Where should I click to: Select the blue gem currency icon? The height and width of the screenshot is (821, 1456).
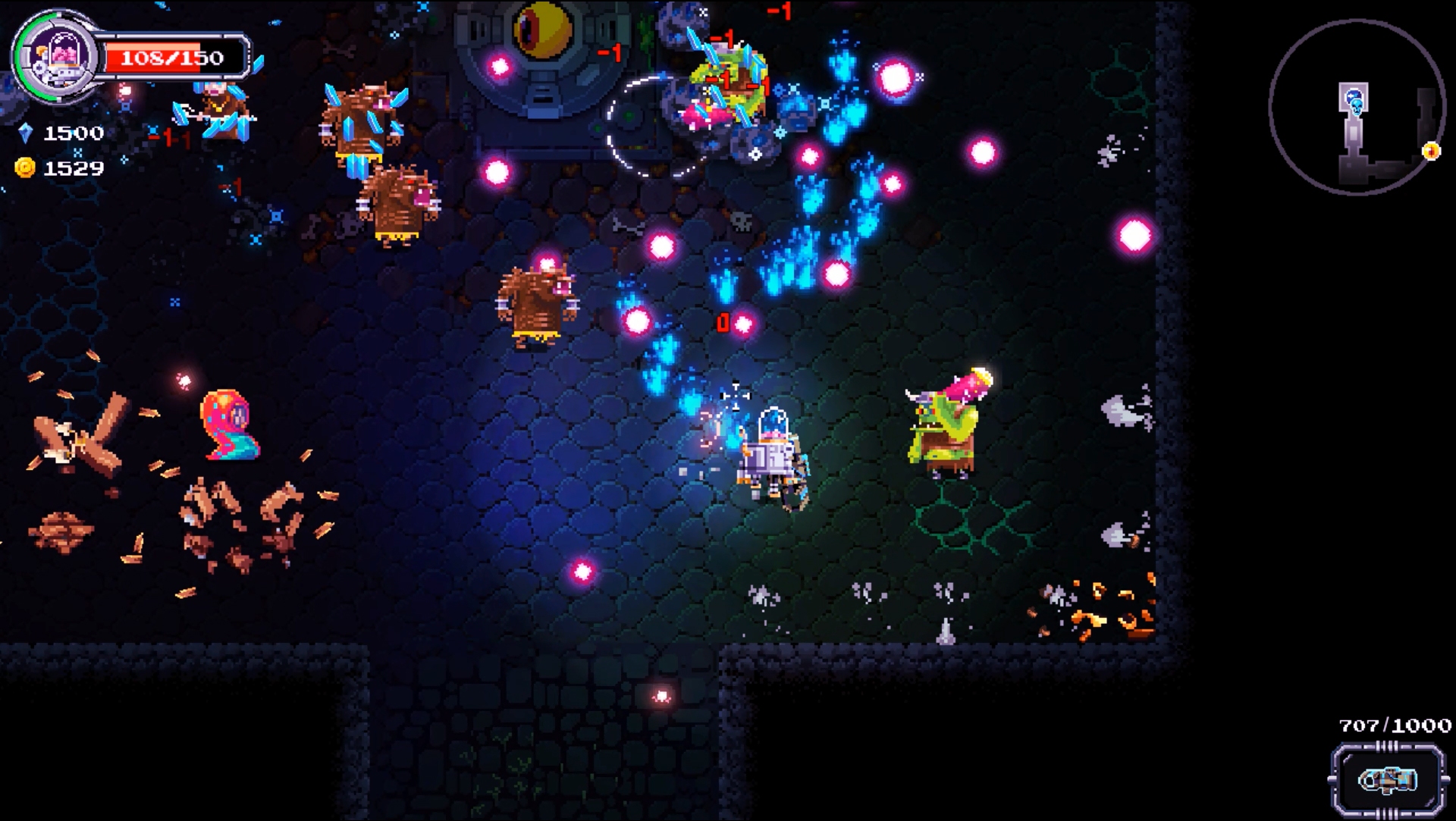(x=27, y=134)
